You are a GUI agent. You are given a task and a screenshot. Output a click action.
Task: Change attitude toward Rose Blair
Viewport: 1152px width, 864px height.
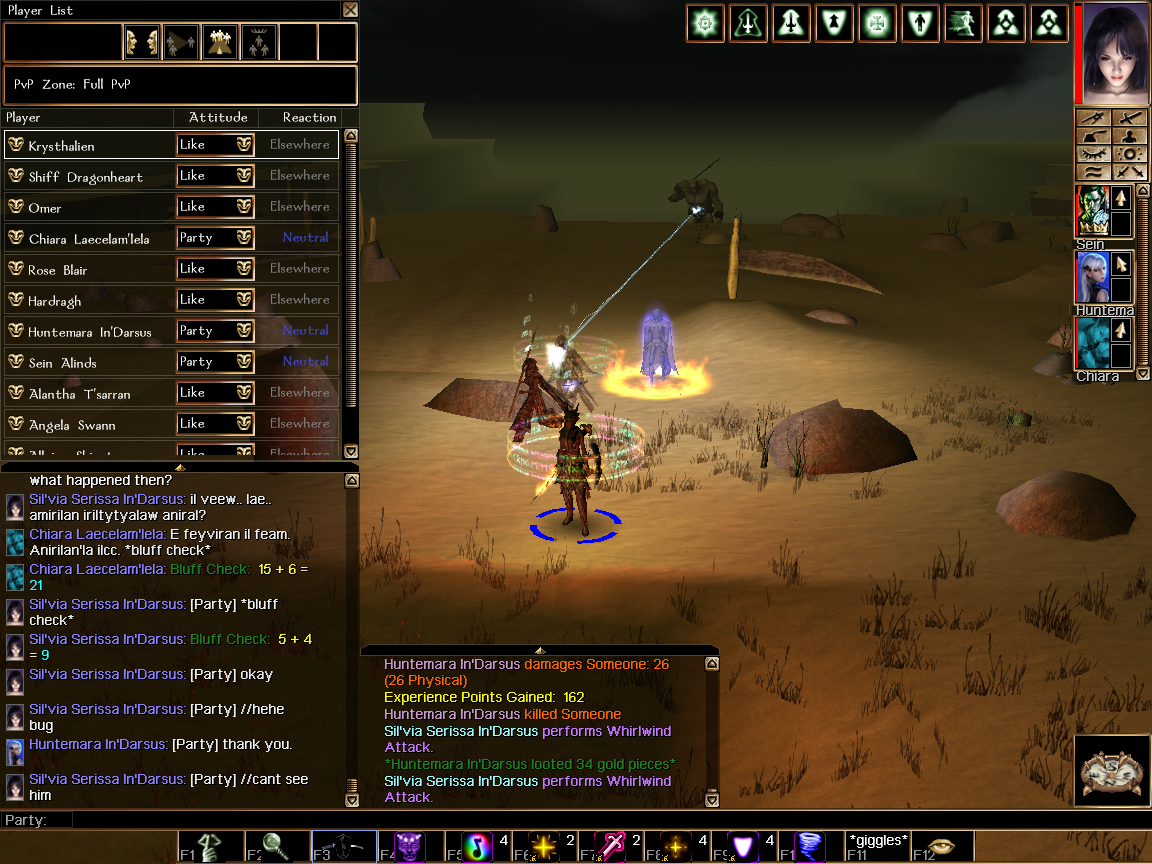[x=215, y=269]
